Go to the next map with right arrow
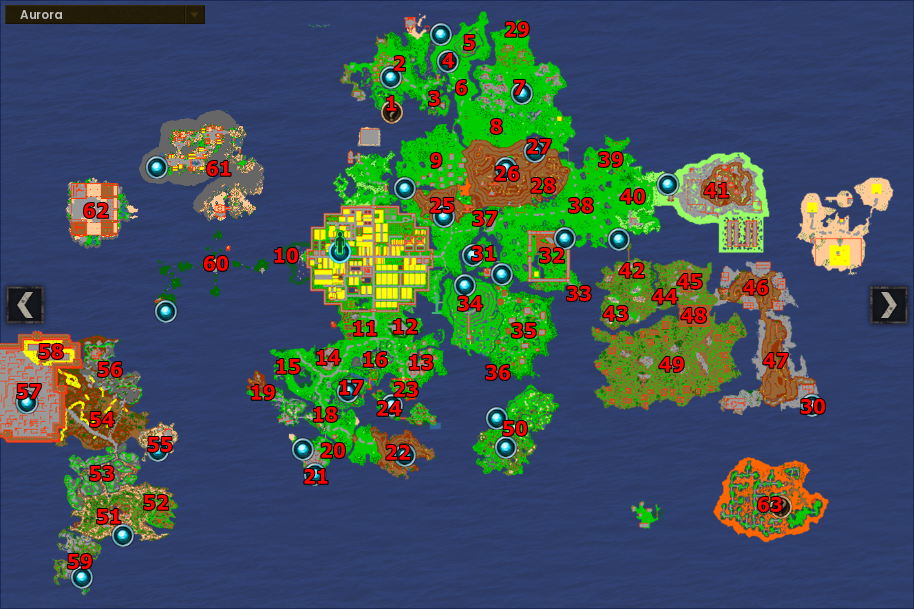The height and width of the screenshot is (609, 914). tap(888, 304)
